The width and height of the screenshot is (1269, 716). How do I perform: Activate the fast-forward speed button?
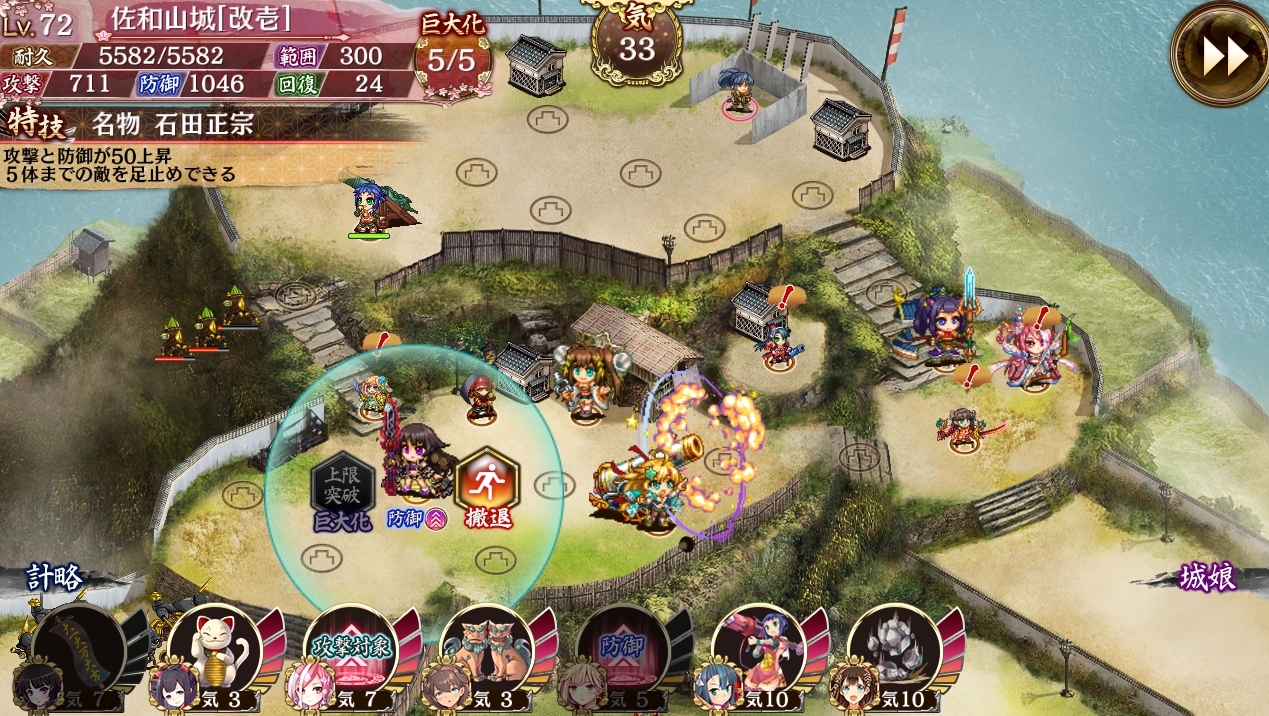pos(1220,55)
